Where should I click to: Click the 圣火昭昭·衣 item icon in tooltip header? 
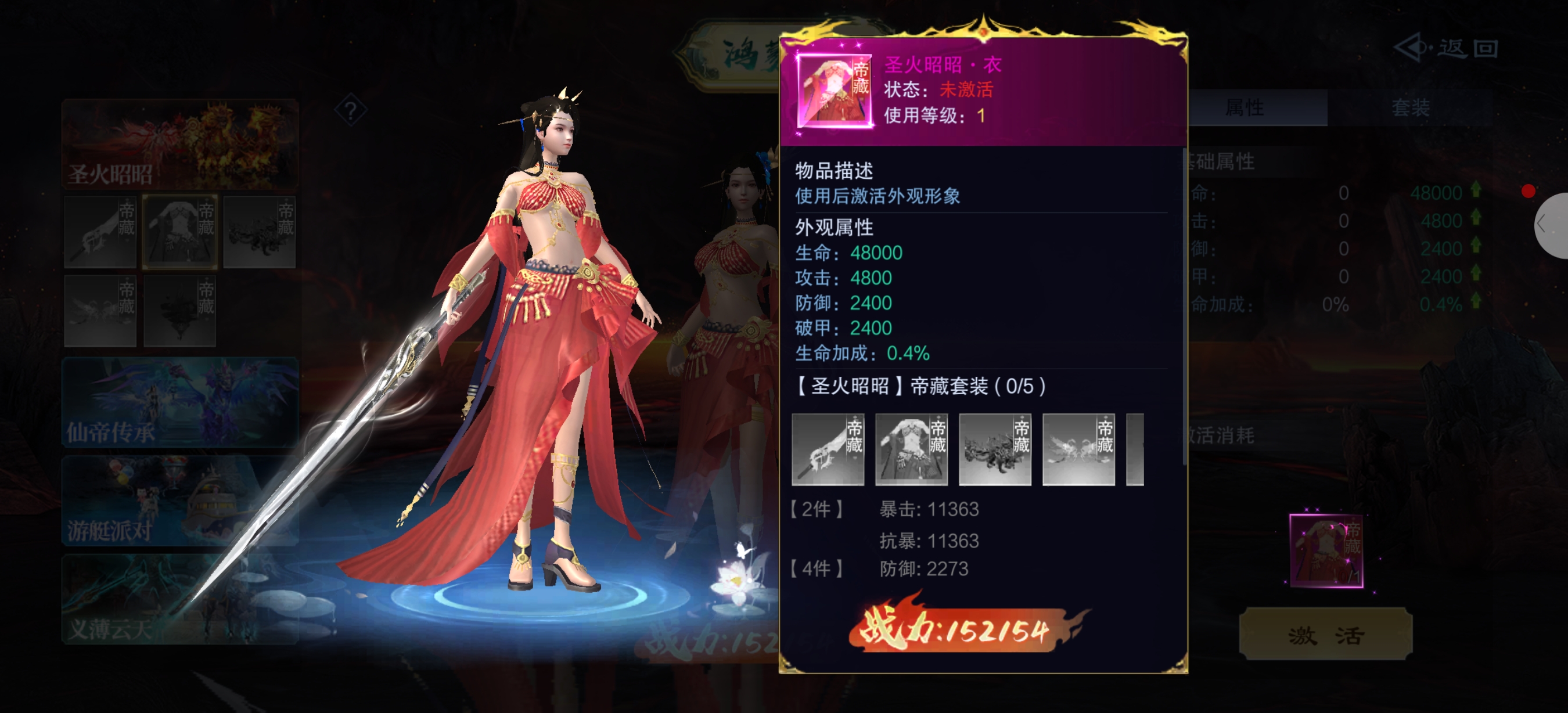point(834,91)
